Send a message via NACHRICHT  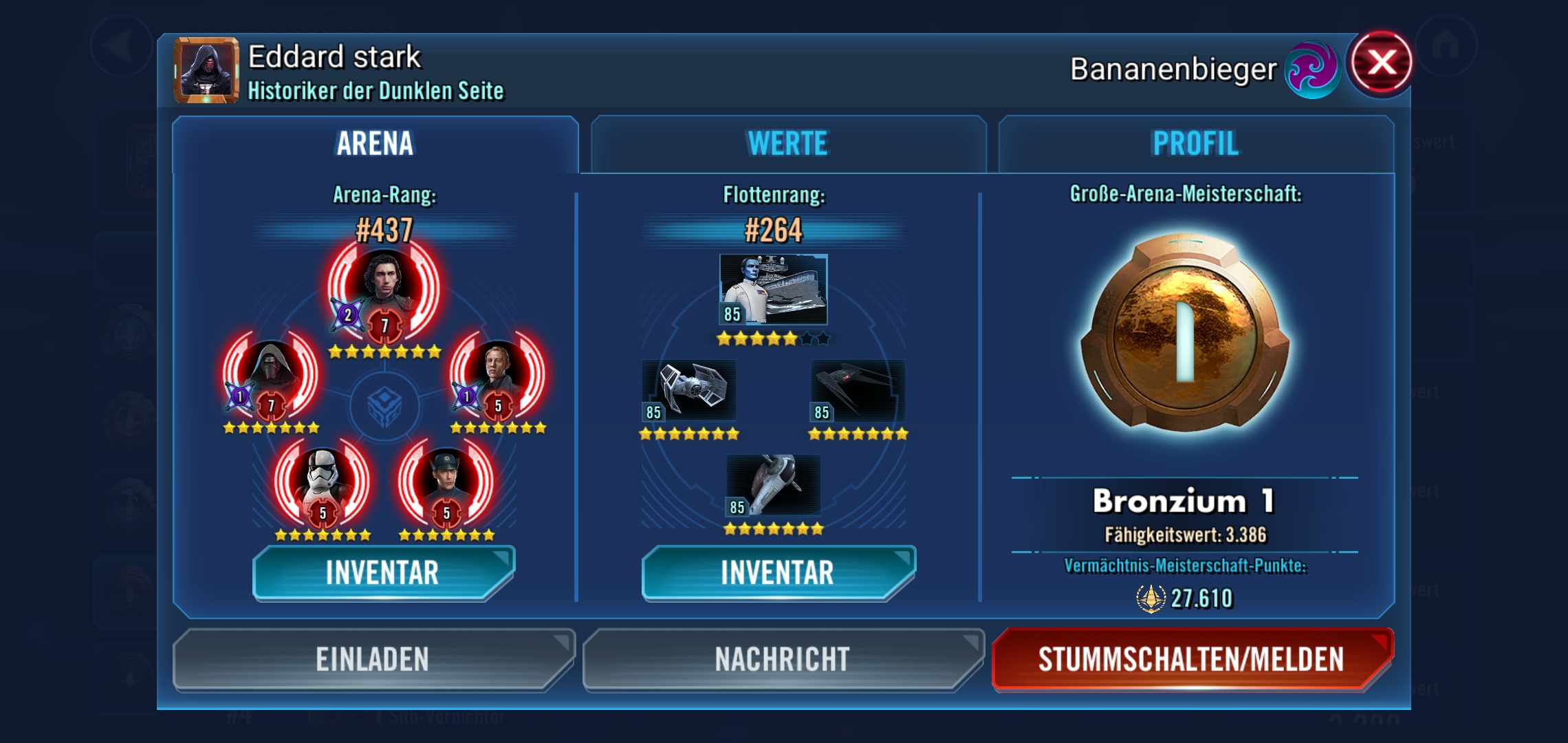coord(783,658)
